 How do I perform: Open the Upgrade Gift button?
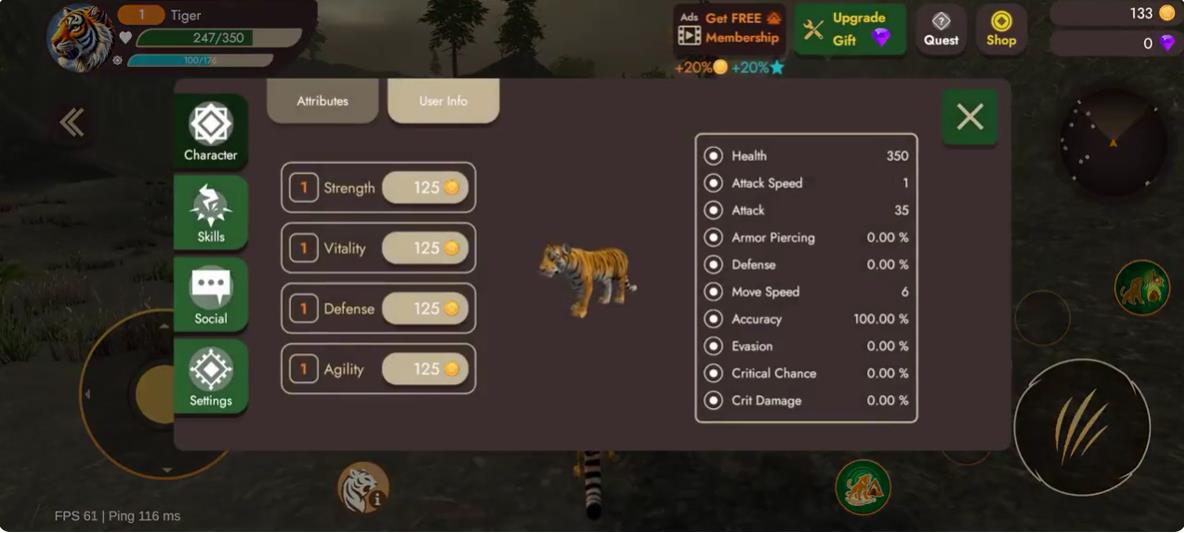click(x=850, y=29)
